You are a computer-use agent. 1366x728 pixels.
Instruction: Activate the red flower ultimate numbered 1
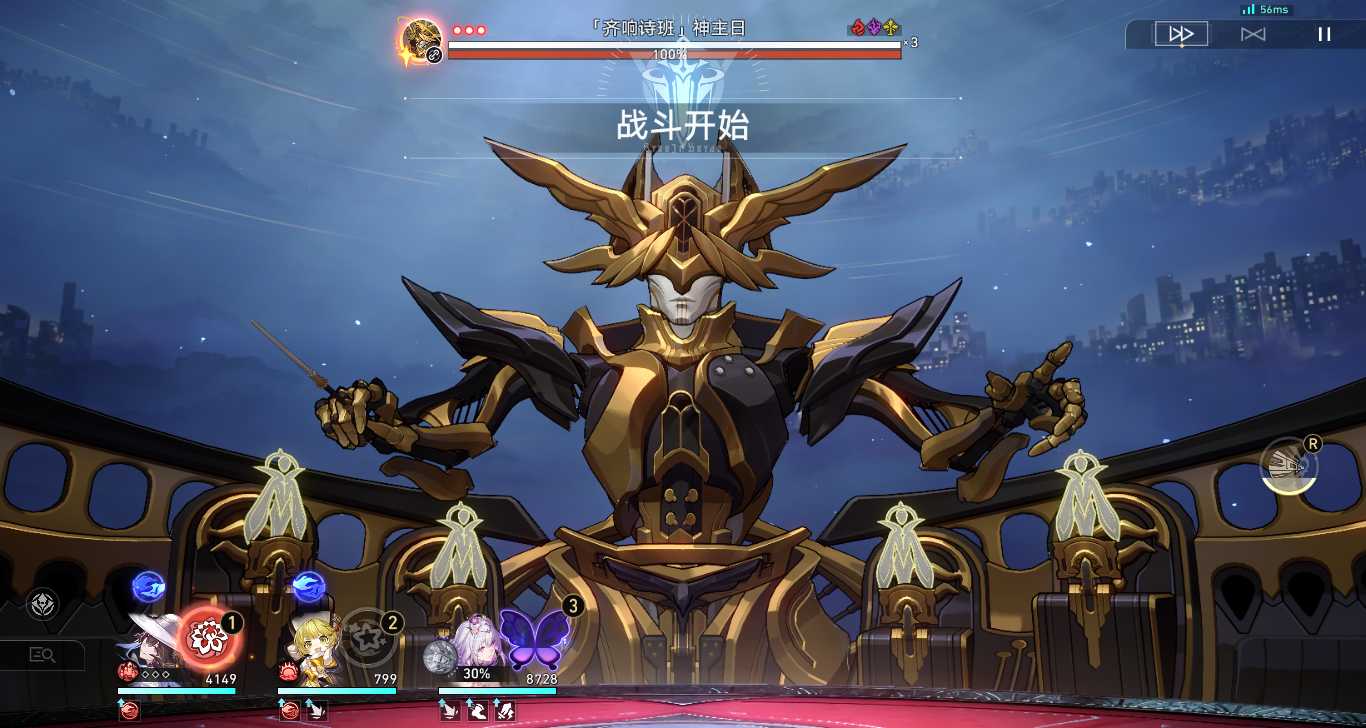coord(208,637)
